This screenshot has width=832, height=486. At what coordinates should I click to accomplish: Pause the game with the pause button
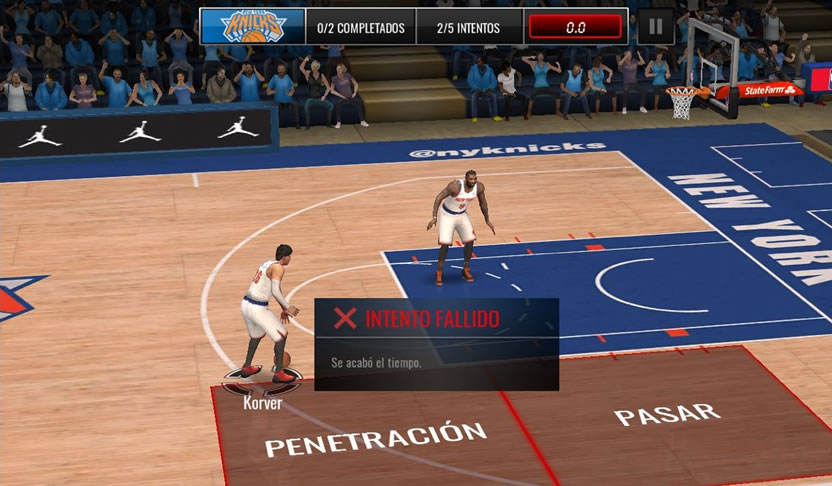pos(654,26)
